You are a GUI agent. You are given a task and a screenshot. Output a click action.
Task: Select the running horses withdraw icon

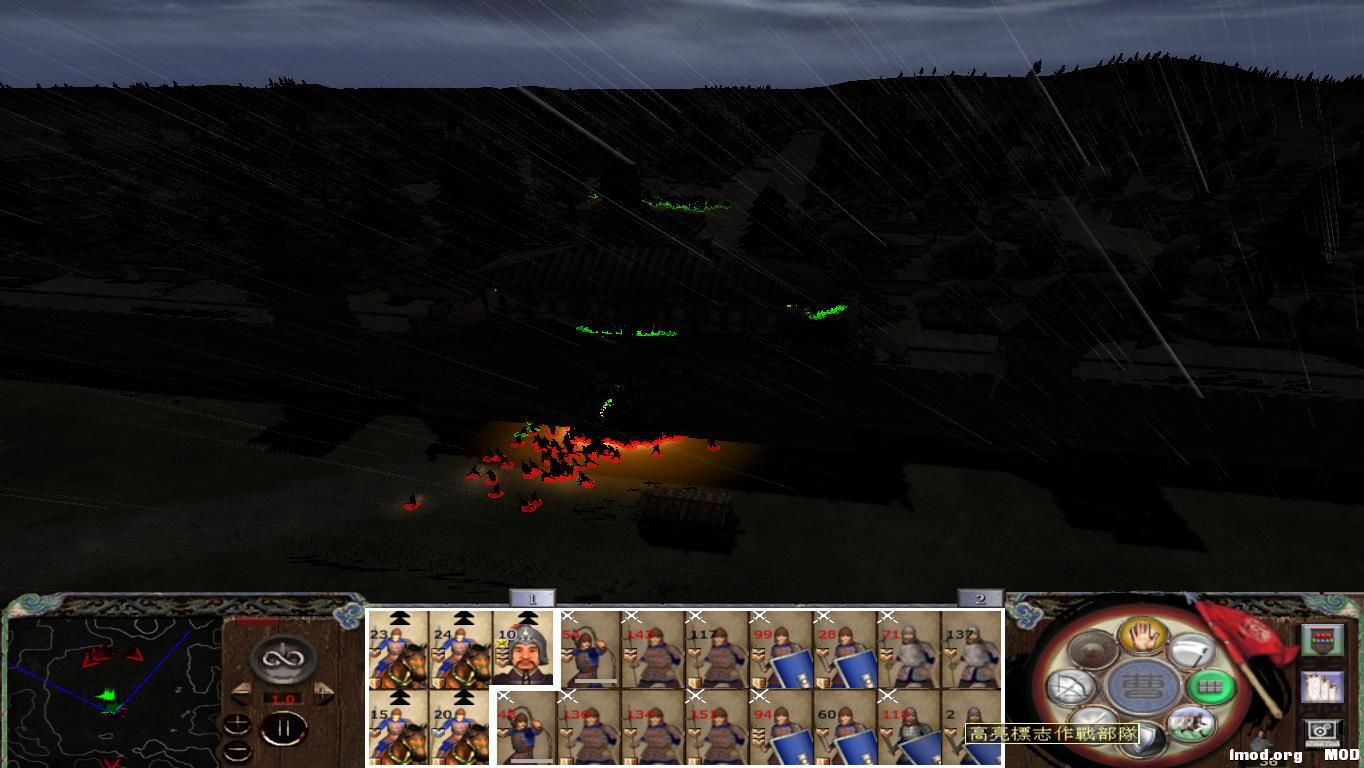pos(1190,722)
